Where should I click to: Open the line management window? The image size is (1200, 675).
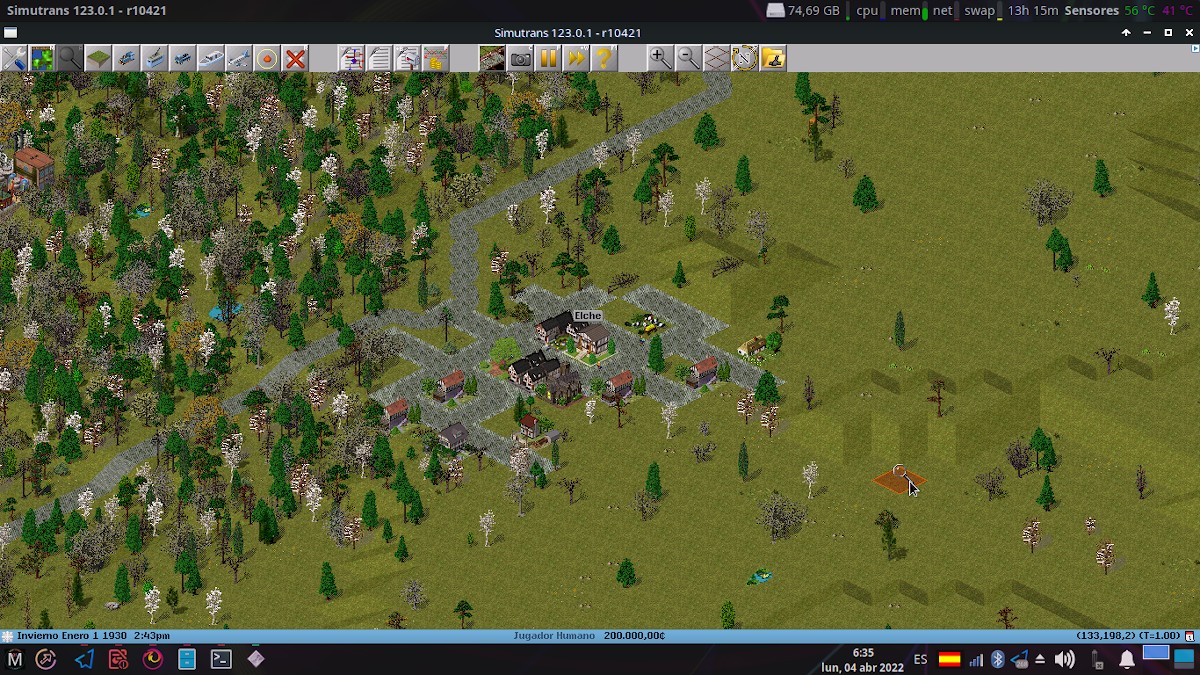(x=351, y=58)
